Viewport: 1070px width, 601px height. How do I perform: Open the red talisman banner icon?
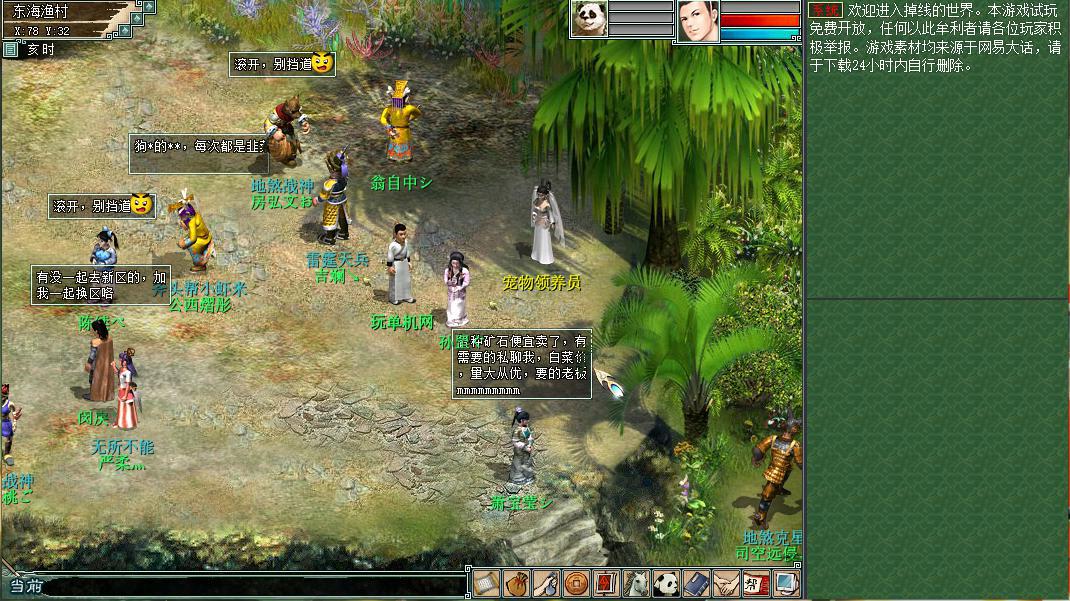(x=606, y=583)
